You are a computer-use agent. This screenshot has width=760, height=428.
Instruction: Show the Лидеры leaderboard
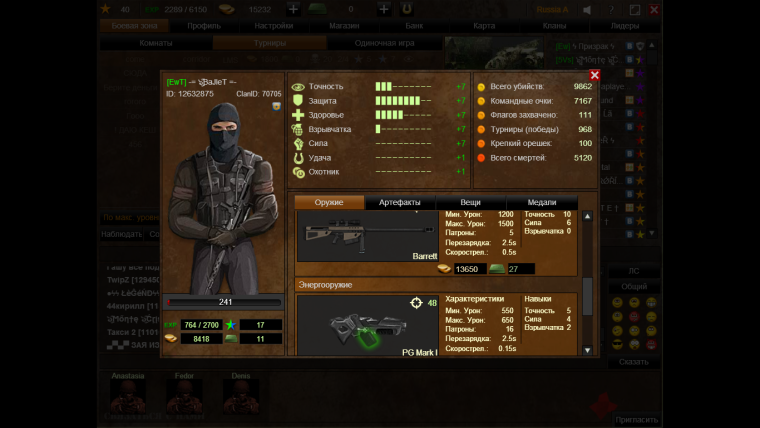(625, 25)
